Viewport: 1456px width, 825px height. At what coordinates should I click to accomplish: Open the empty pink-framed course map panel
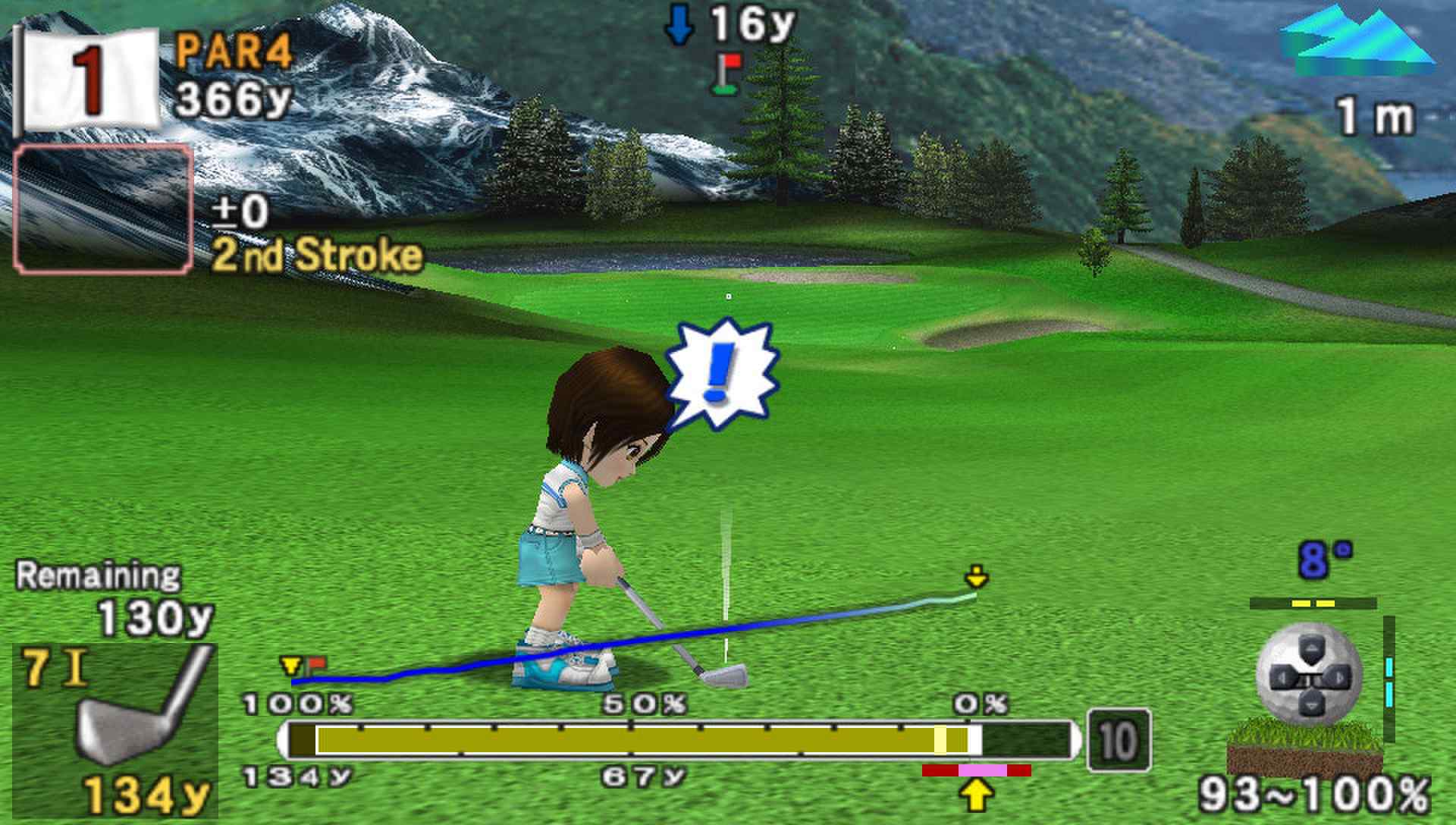(103, 209)
